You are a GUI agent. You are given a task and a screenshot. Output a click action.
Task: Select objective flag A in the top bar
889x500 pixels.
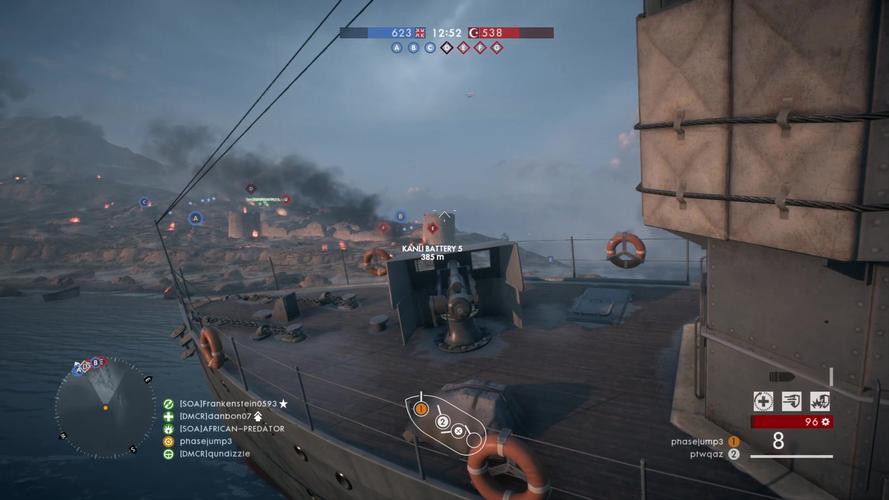(398, 48)
